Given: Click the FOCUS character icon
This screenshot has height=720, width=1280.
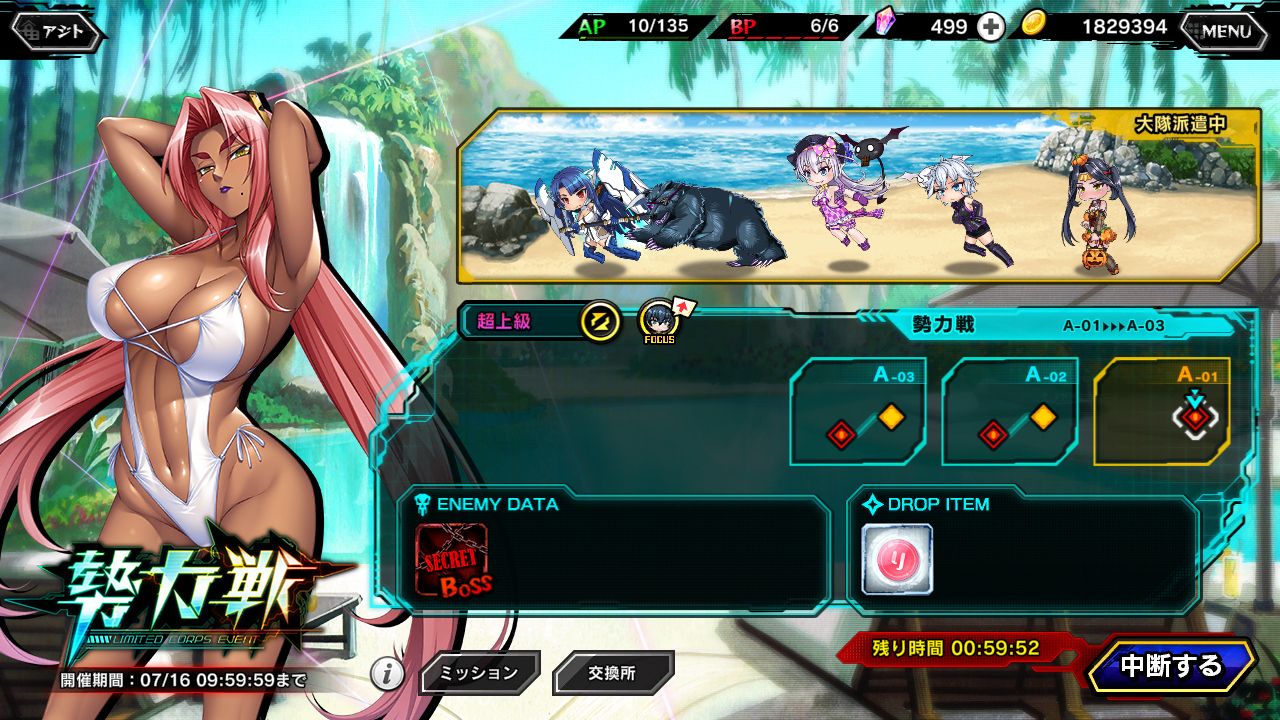Looking at the screenshot, I should click(659, 321).
